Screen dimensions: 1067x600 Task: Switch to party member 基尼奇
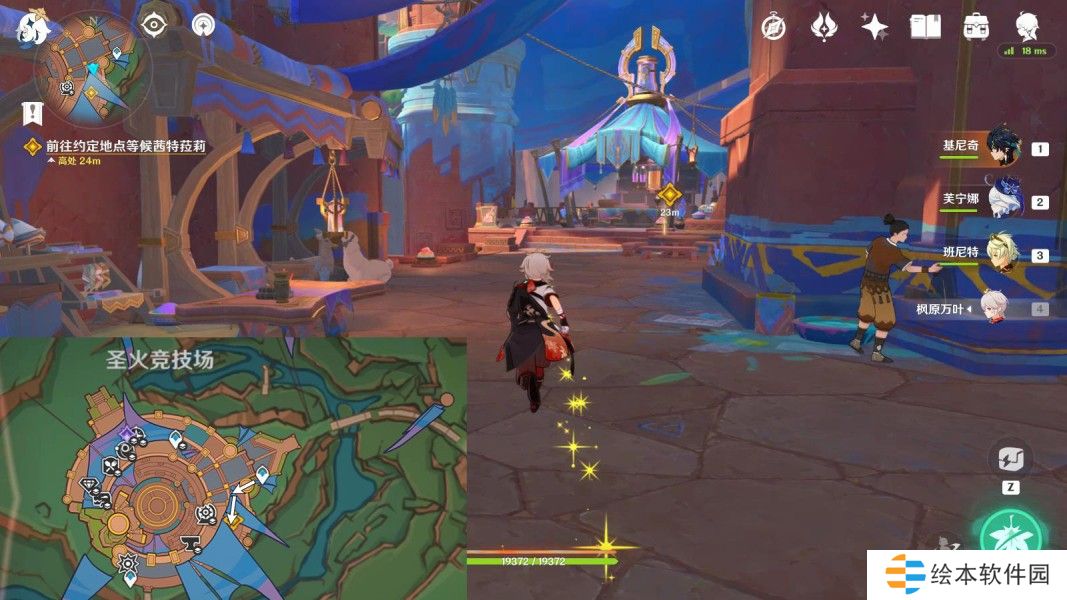tap(1002, 147)
